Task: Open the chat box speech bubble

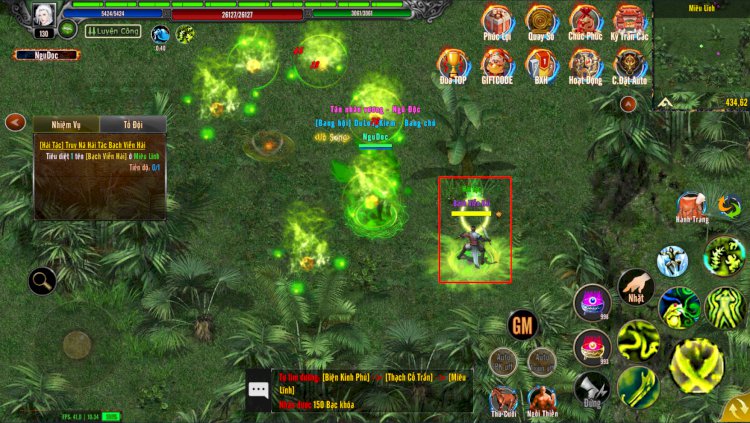Action: (259, 391)
